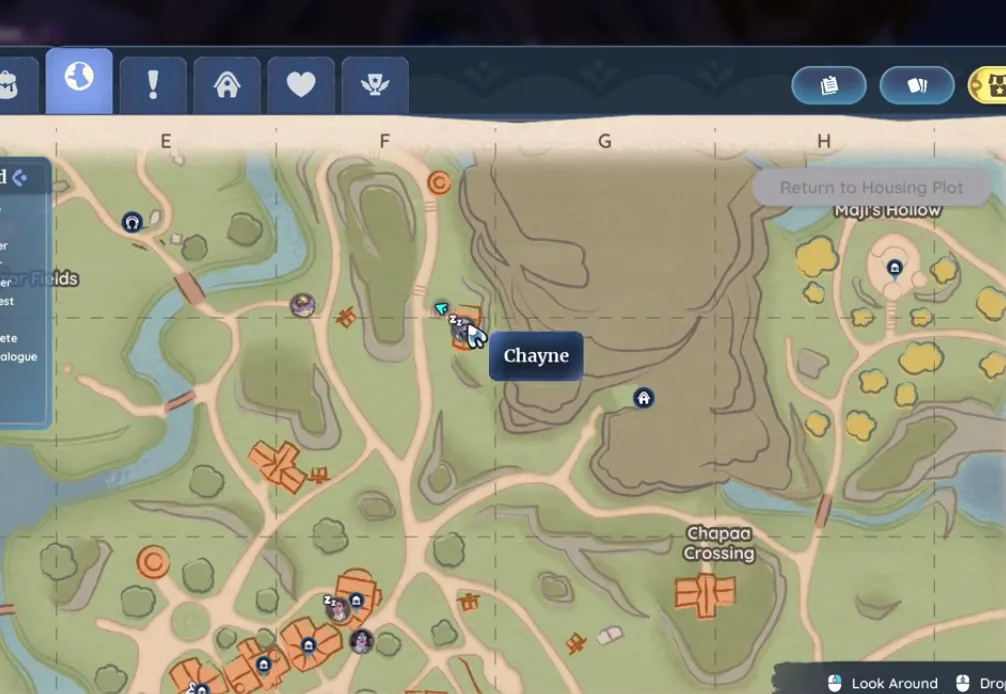Open the exclamation mark quests tab

point(153,85)
